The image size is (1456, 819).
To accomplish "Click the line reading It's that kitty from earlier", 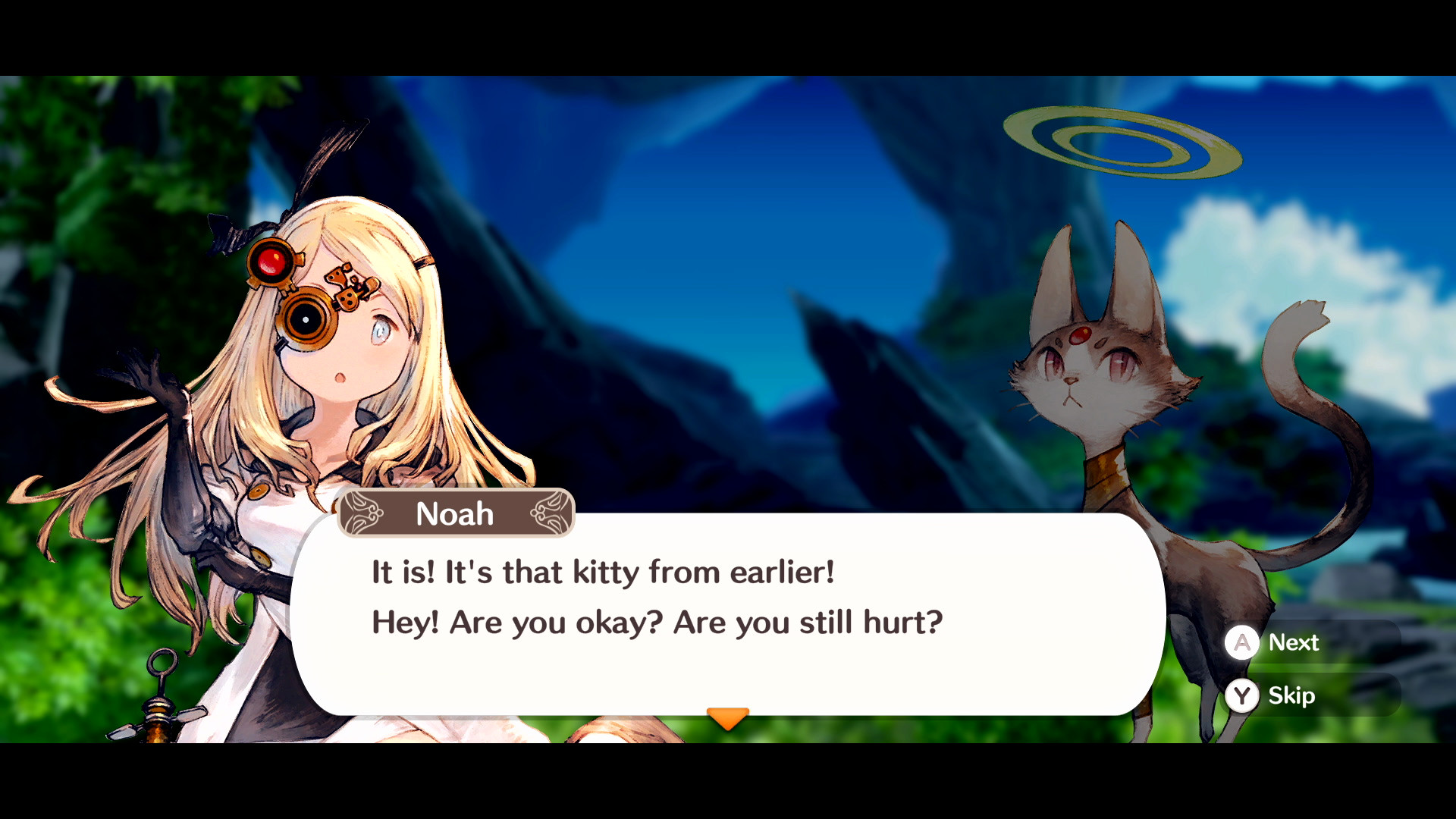I will point(603,573).
